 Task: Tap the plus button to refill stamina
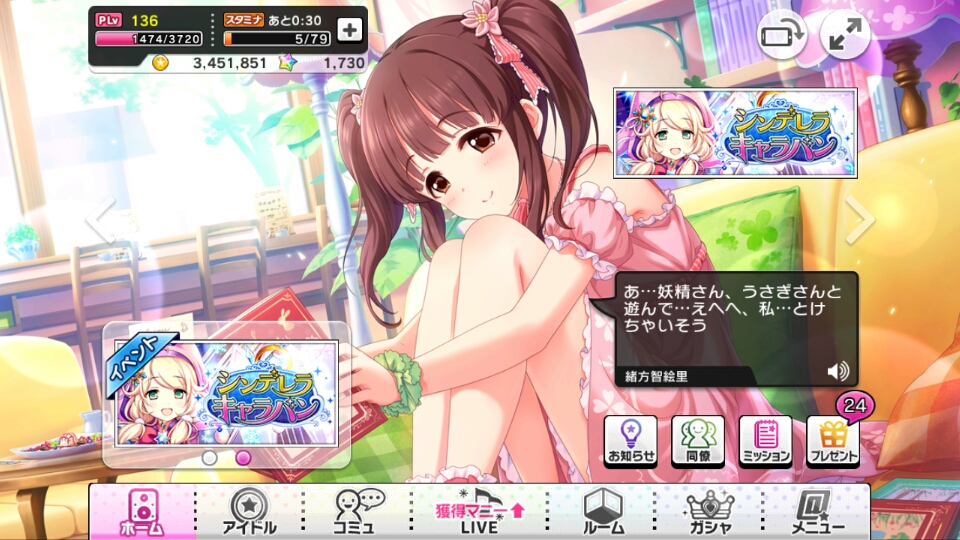pyautogui.click(x=349, y=30)
